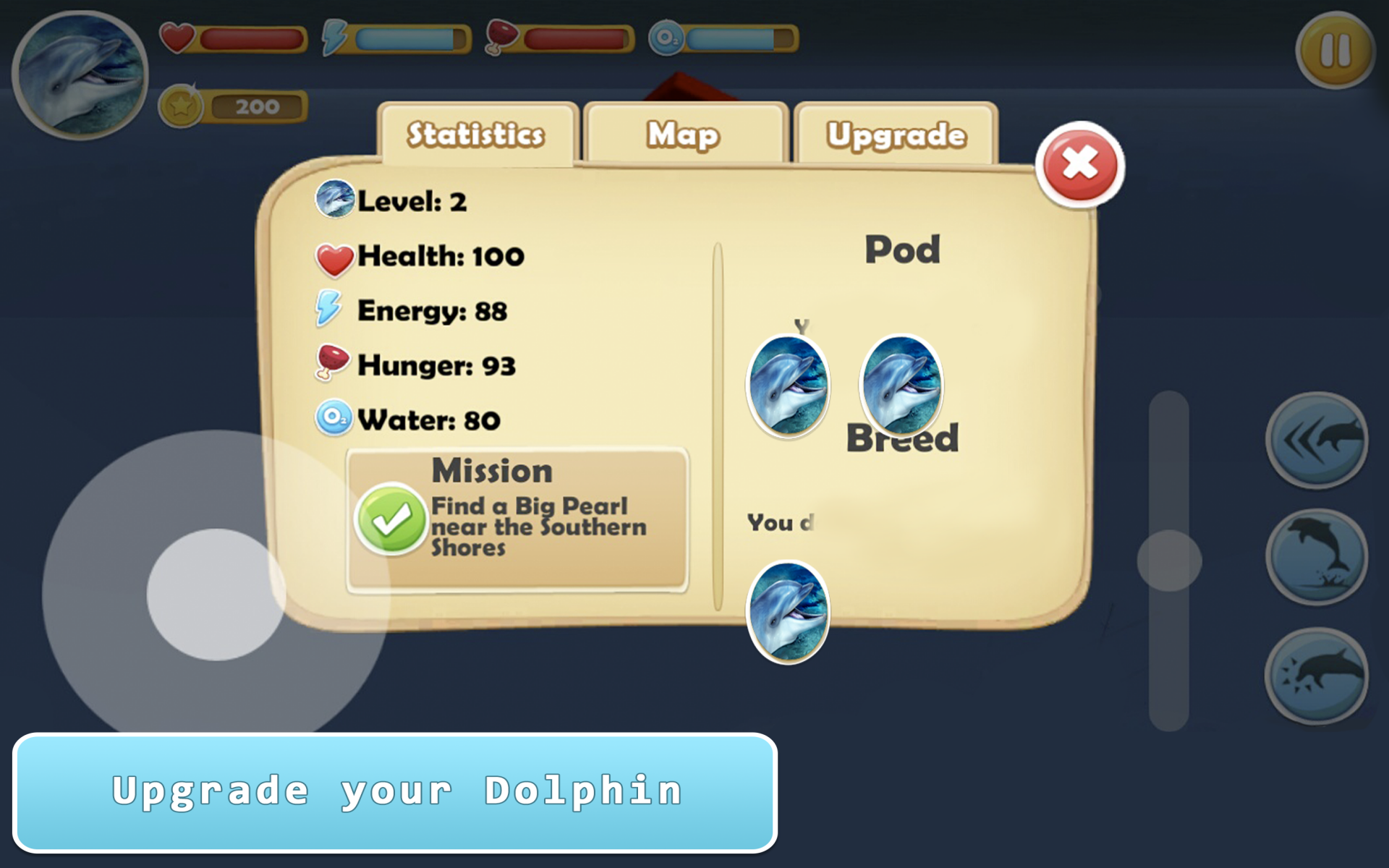Switch to the Map tab
Image resolution: width=1389 pixels, height=868 pixels.
683,134
